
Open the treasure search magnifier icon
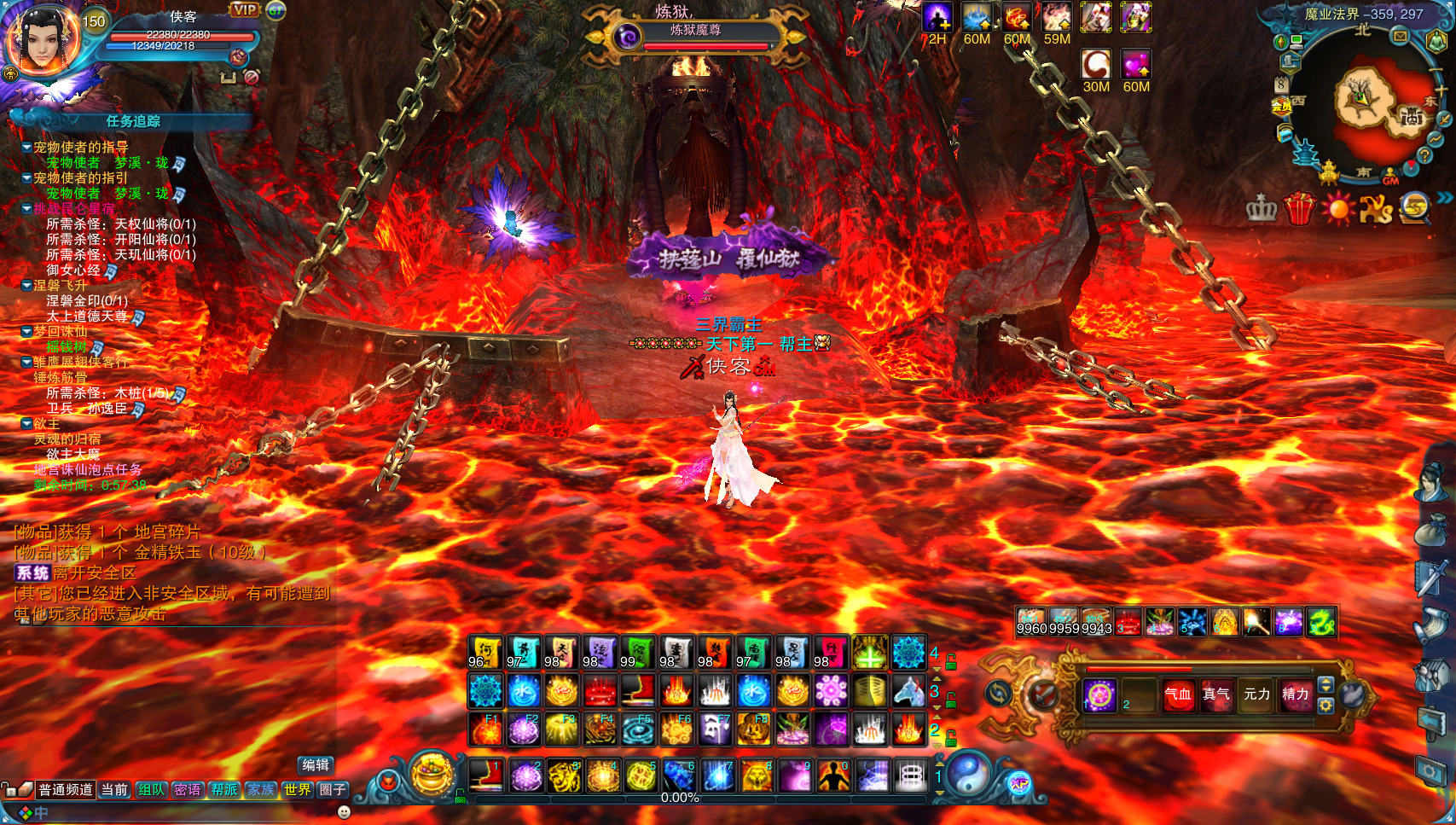1415,208
